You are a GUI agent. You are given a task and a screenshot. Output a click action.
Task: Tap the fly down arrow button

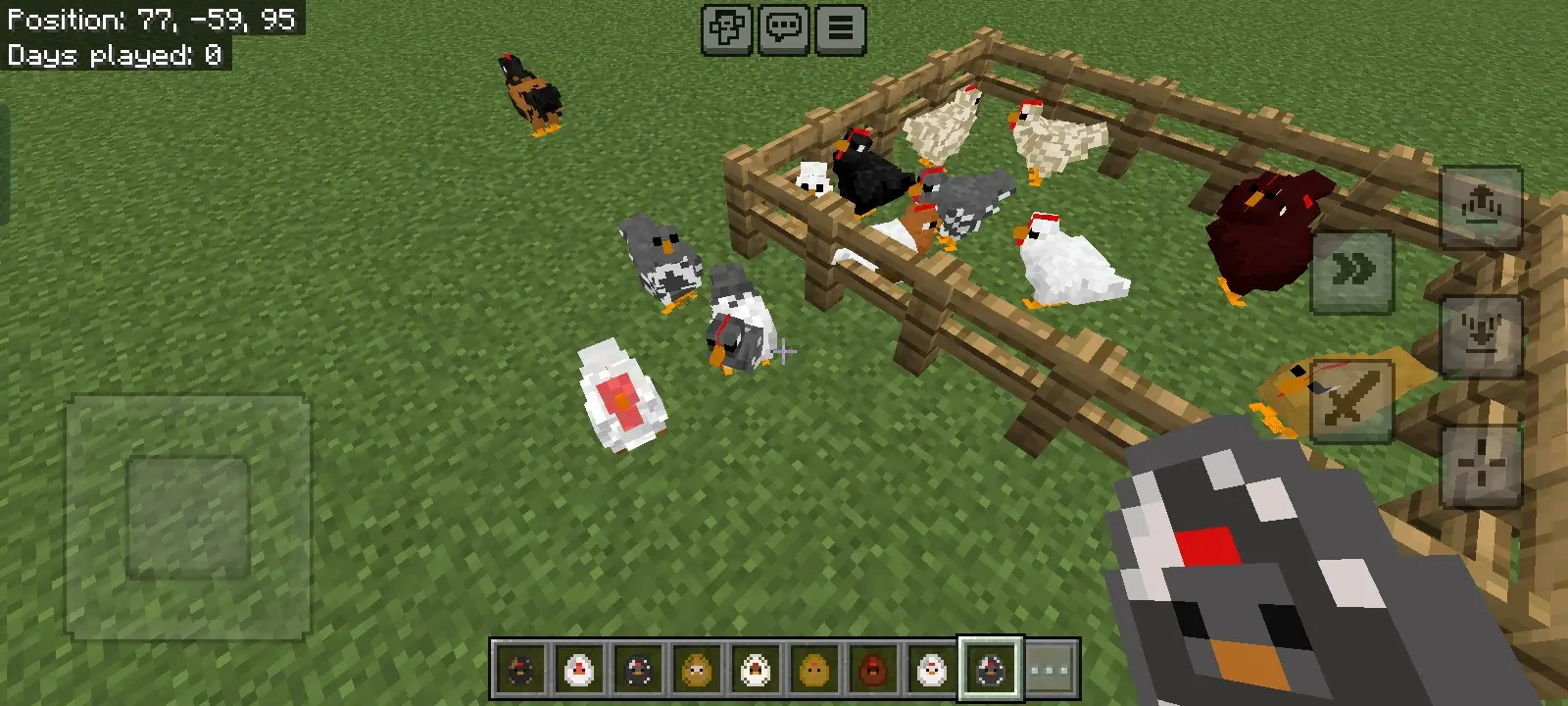1481,335
